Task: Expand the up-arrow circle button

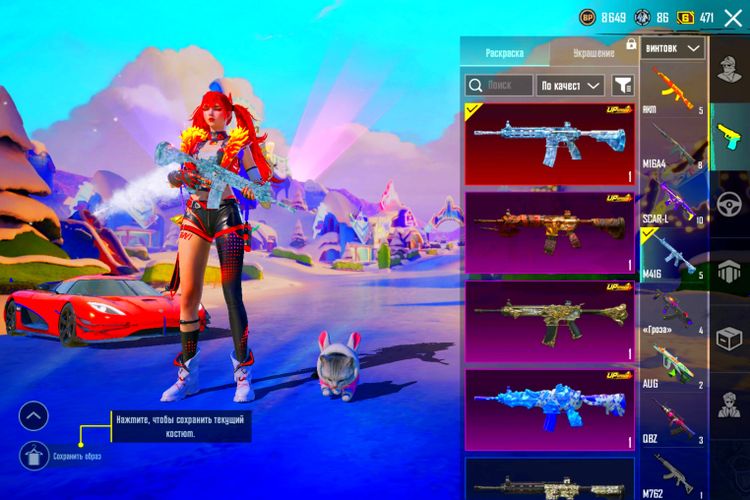Action: click(x=34, y=415)
